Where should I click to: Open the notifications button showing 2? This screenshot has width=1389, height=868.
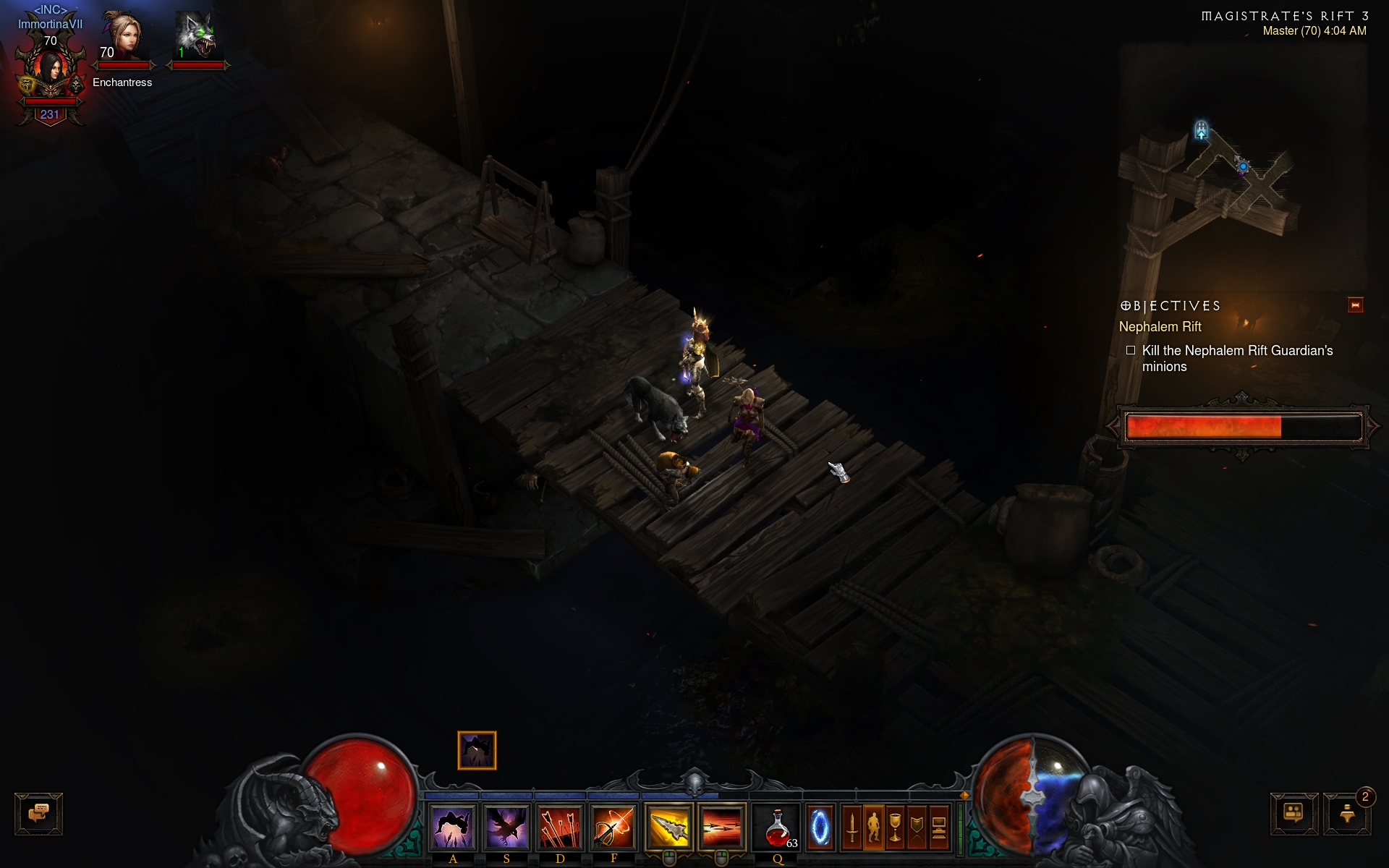(1347, 814)
